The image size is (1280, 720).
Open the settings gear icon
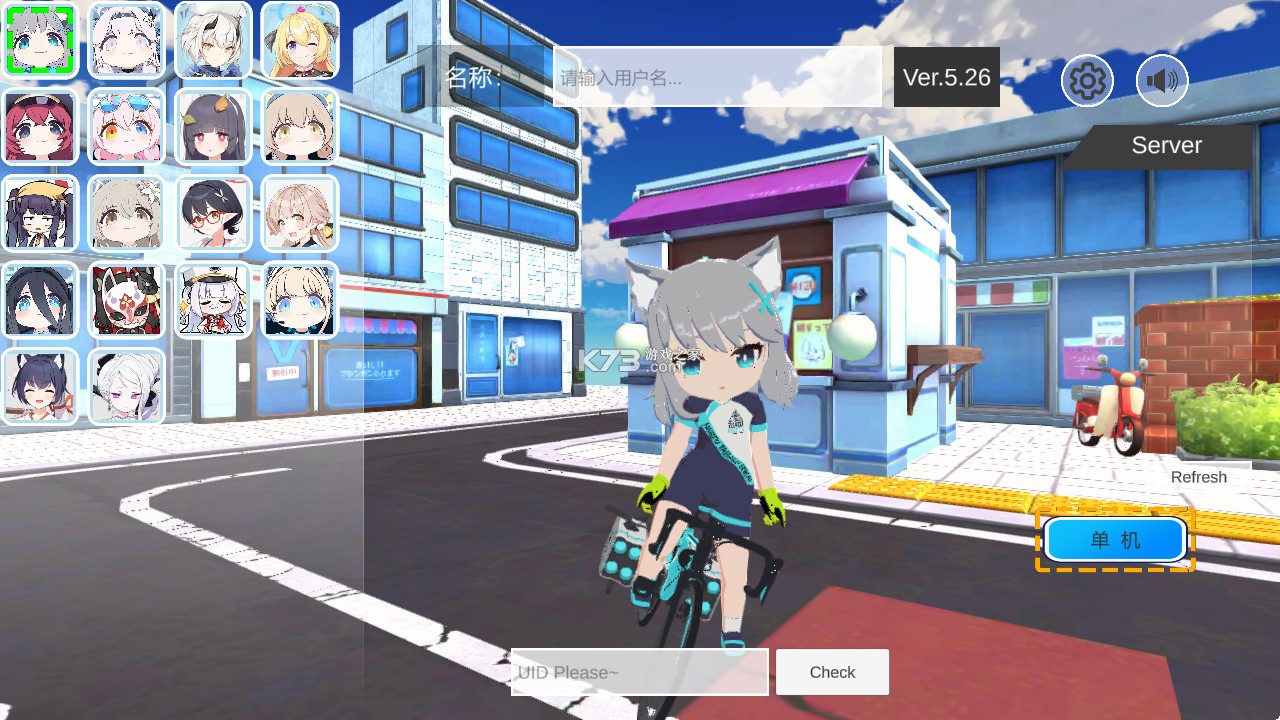[1087, 81]
